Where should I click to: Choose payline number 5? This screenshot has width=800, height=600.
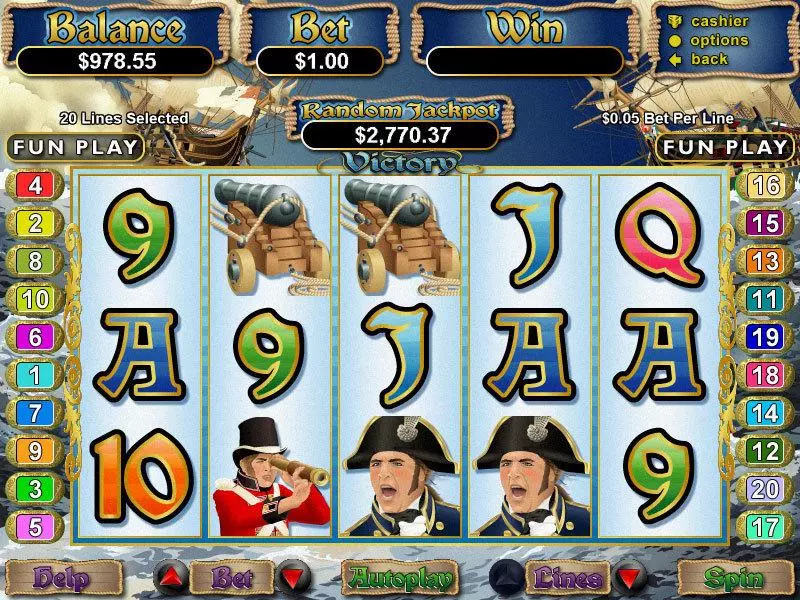point(35,525)
